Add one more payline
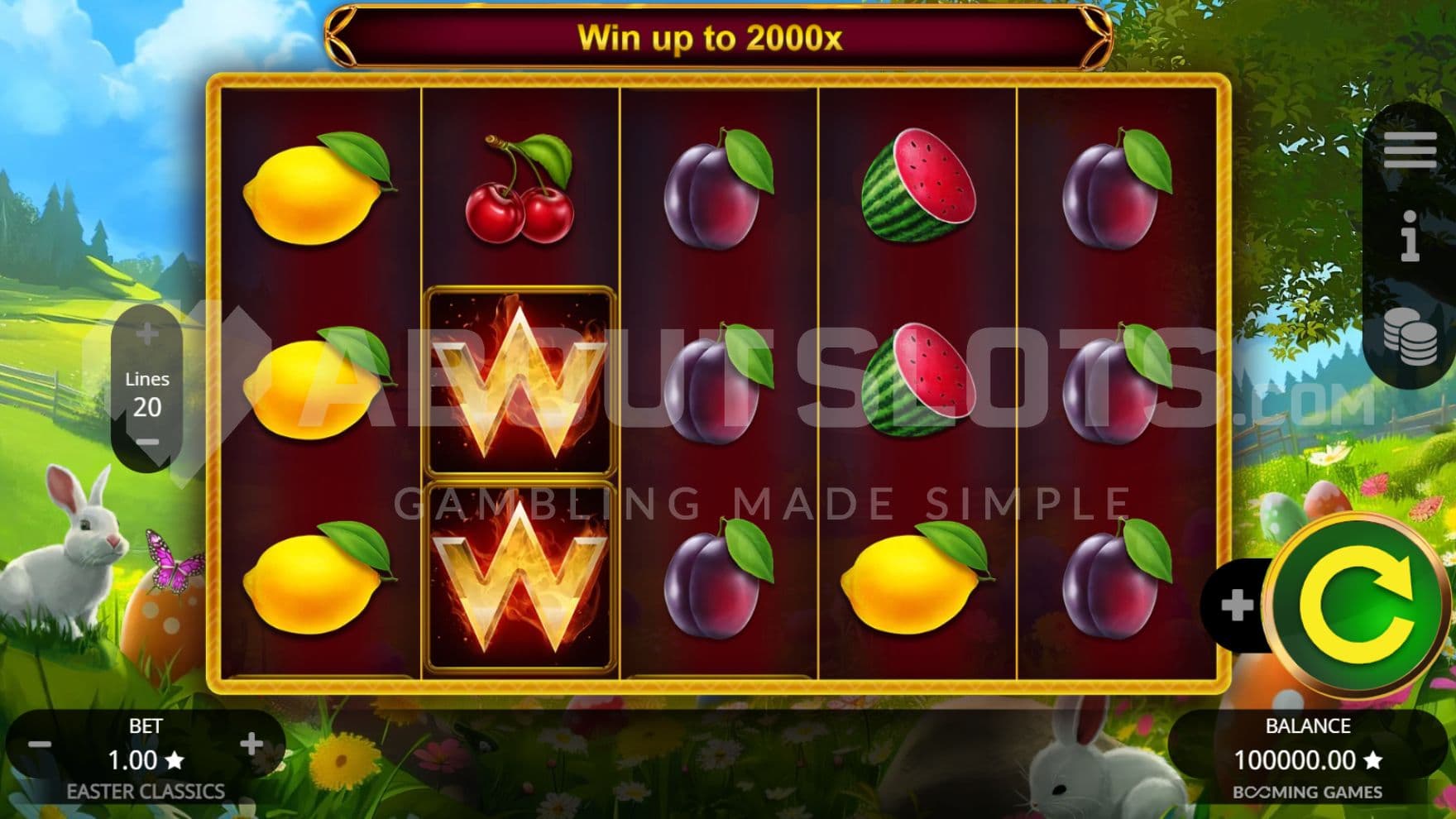Image resolution: width=1456 pixels, height=819 pixels. 147,334
